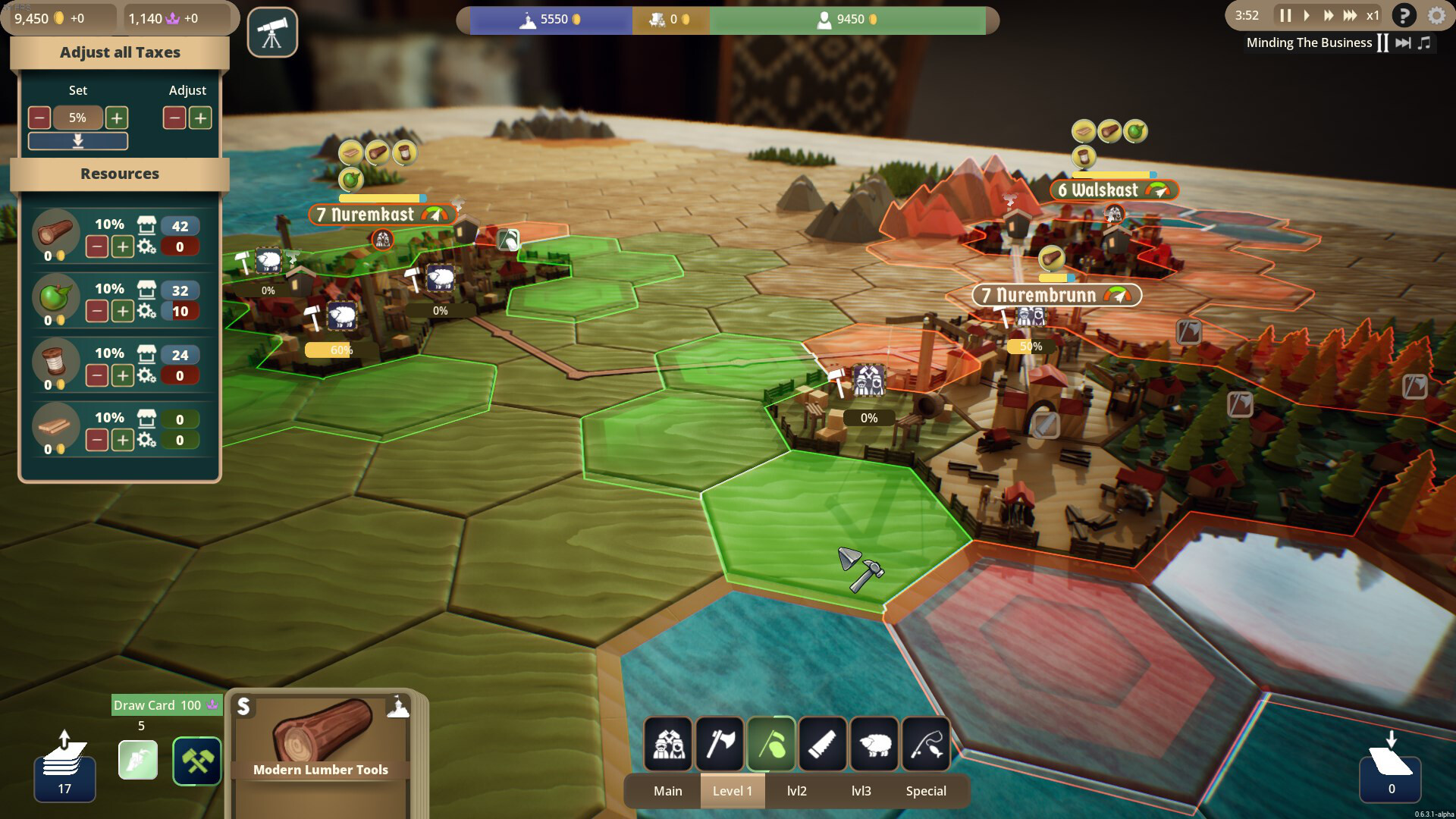Toggle the crossed hammers build mode
The height and width of the screenshot is (819, 1456).
[x=197, y=761]
